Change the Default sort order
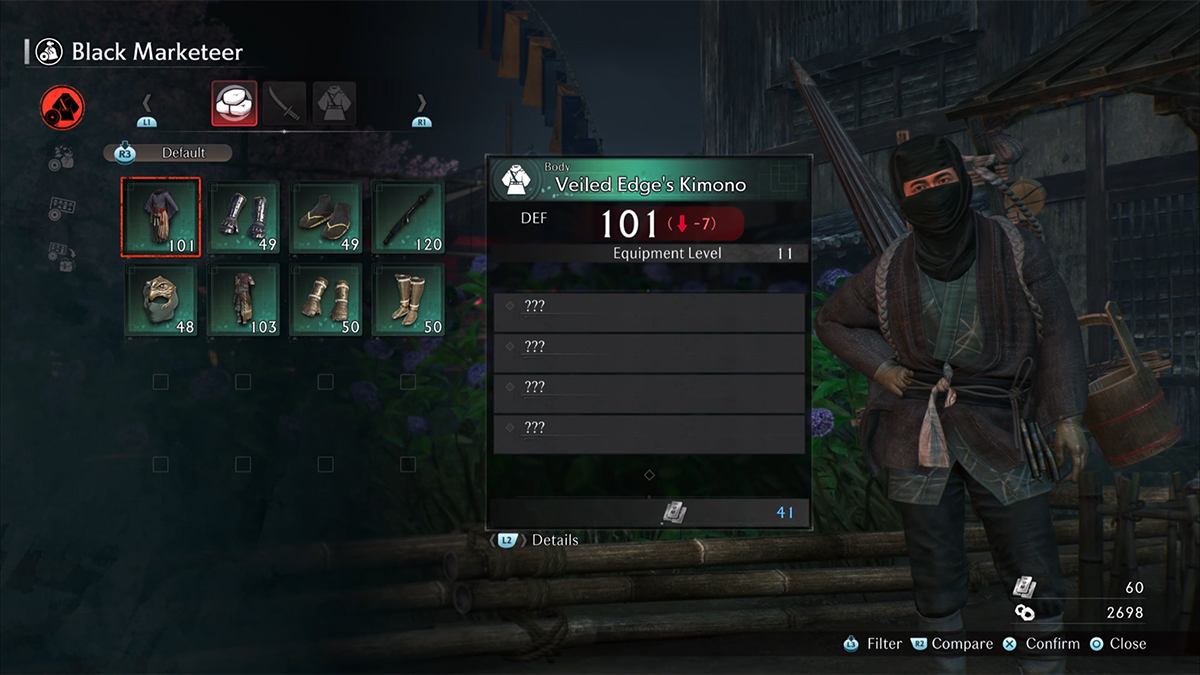The width and height of the screenshot is (1200, 675). click(170, 153)
